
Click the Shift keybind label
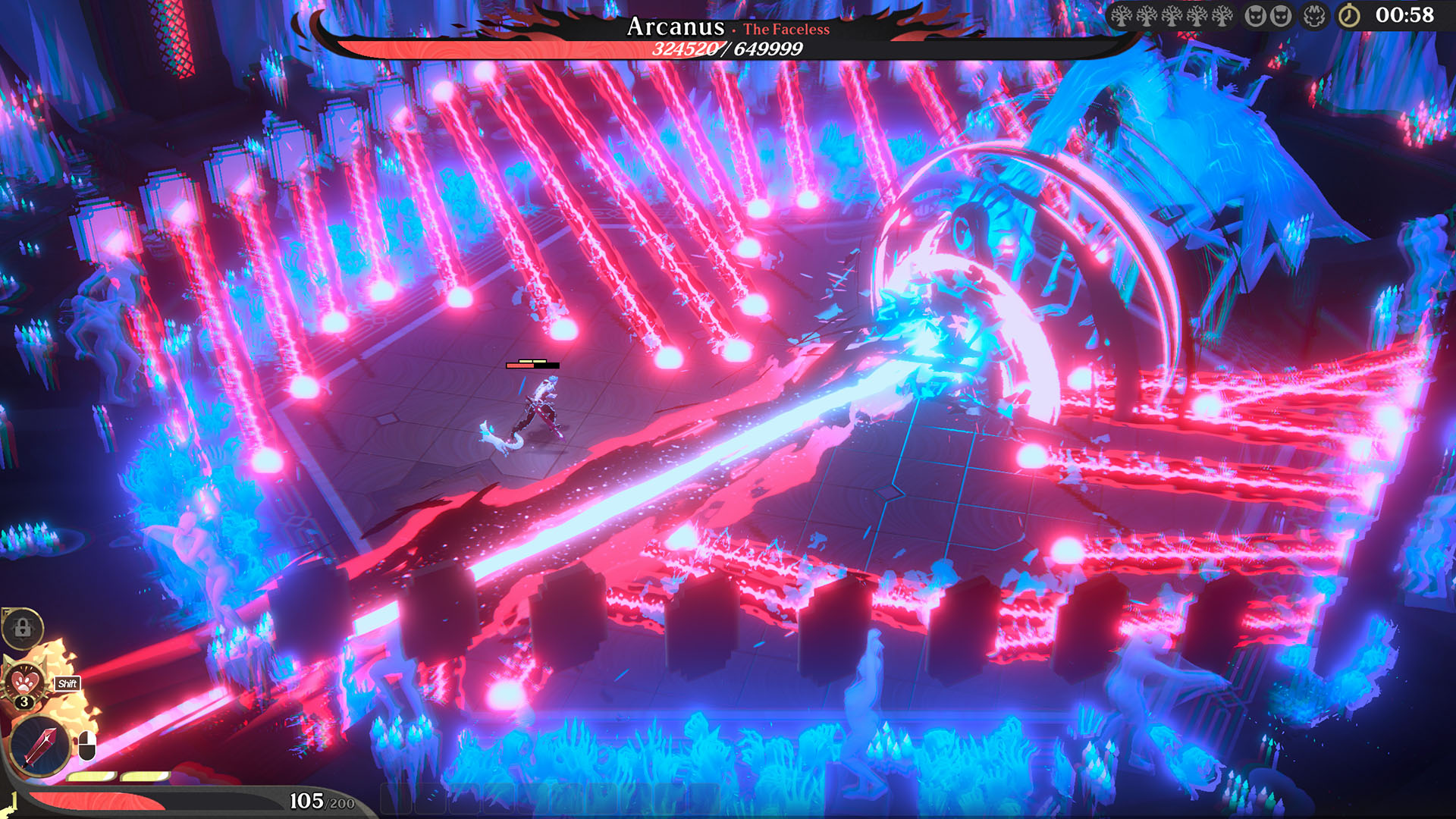click(67, 683)
